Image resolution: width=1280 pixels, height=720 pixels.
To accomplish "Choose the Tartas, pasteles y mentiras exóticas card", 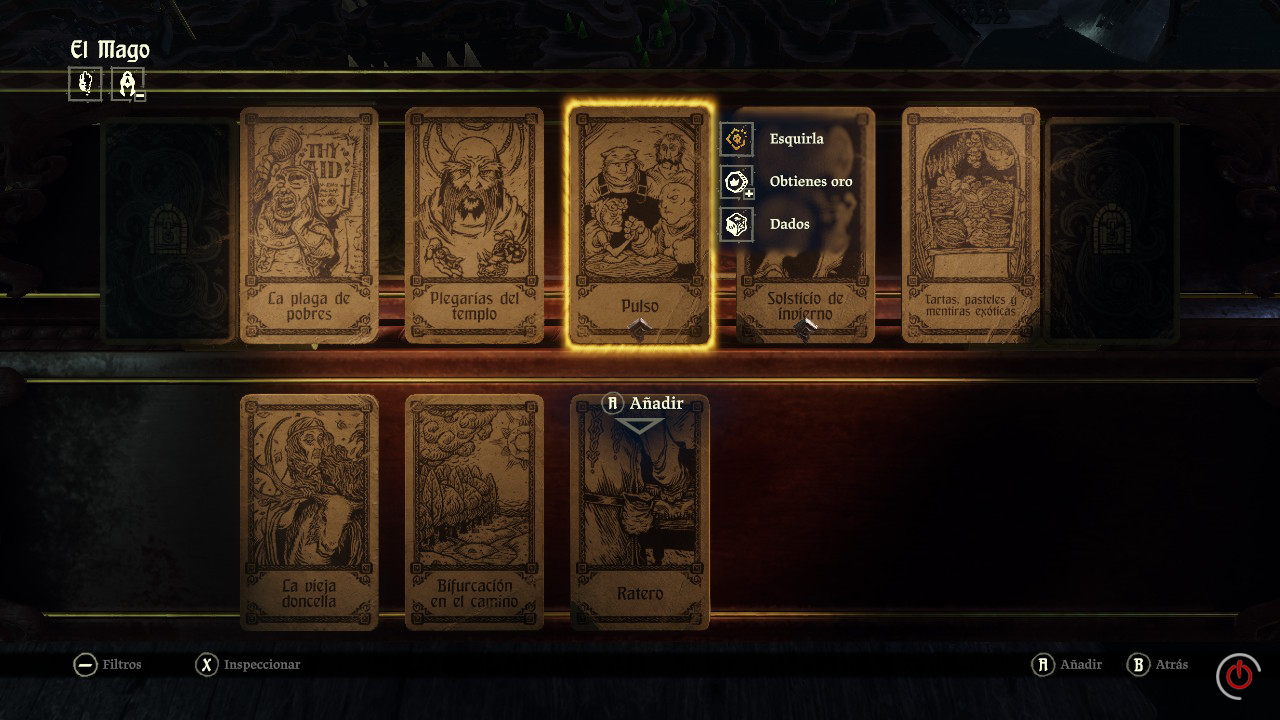I will [x=970, y=225].
